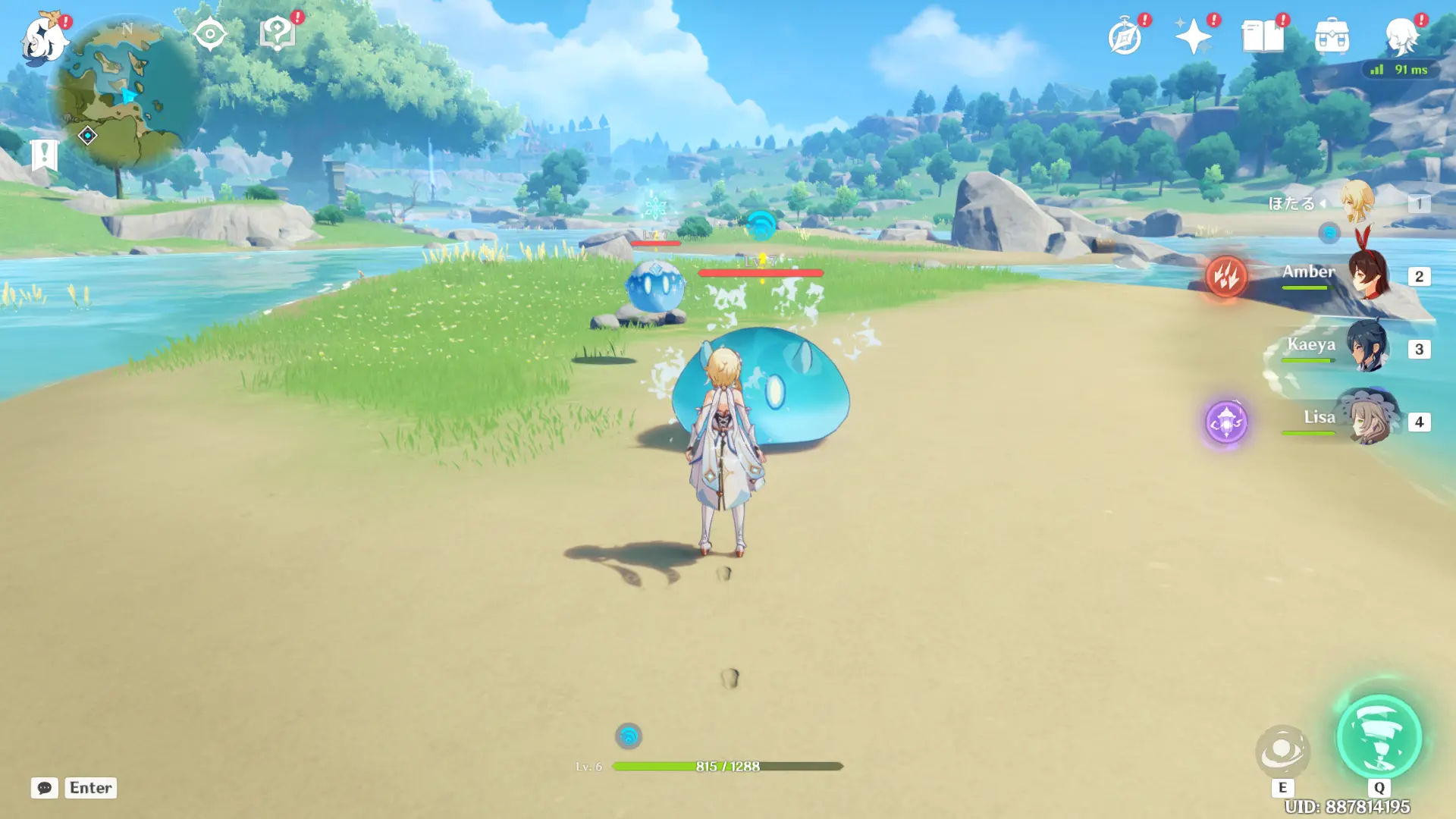The width and height of the screenshot is (1456, 819).
Task: Open the inventory backpack
Action: click(x=1332, y=36)
